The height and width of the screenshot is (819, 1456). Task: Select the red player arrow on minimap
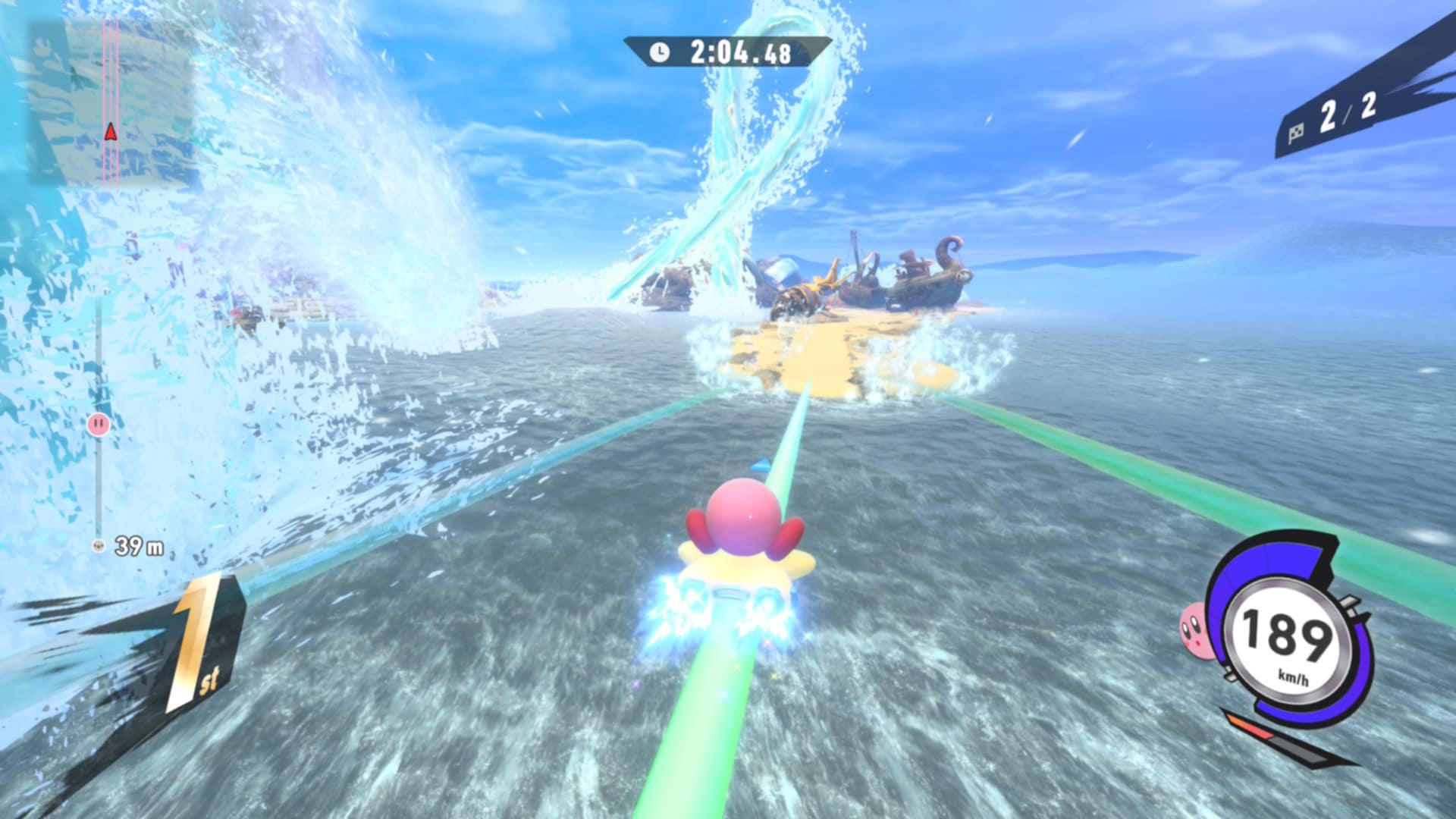tap(111, 133)
